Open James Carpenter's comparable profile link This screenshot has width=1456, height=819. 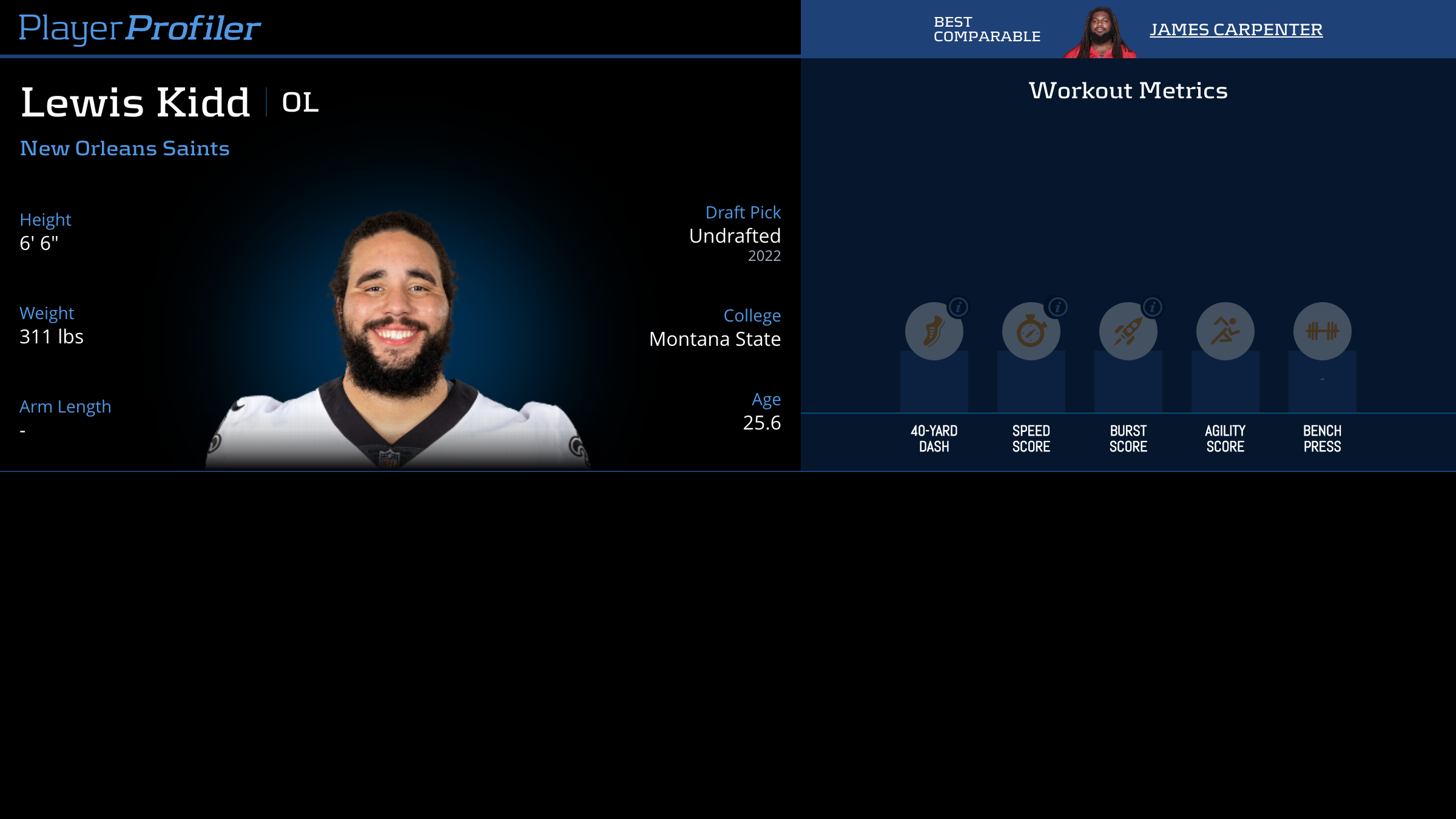[x=1236, y=29]
